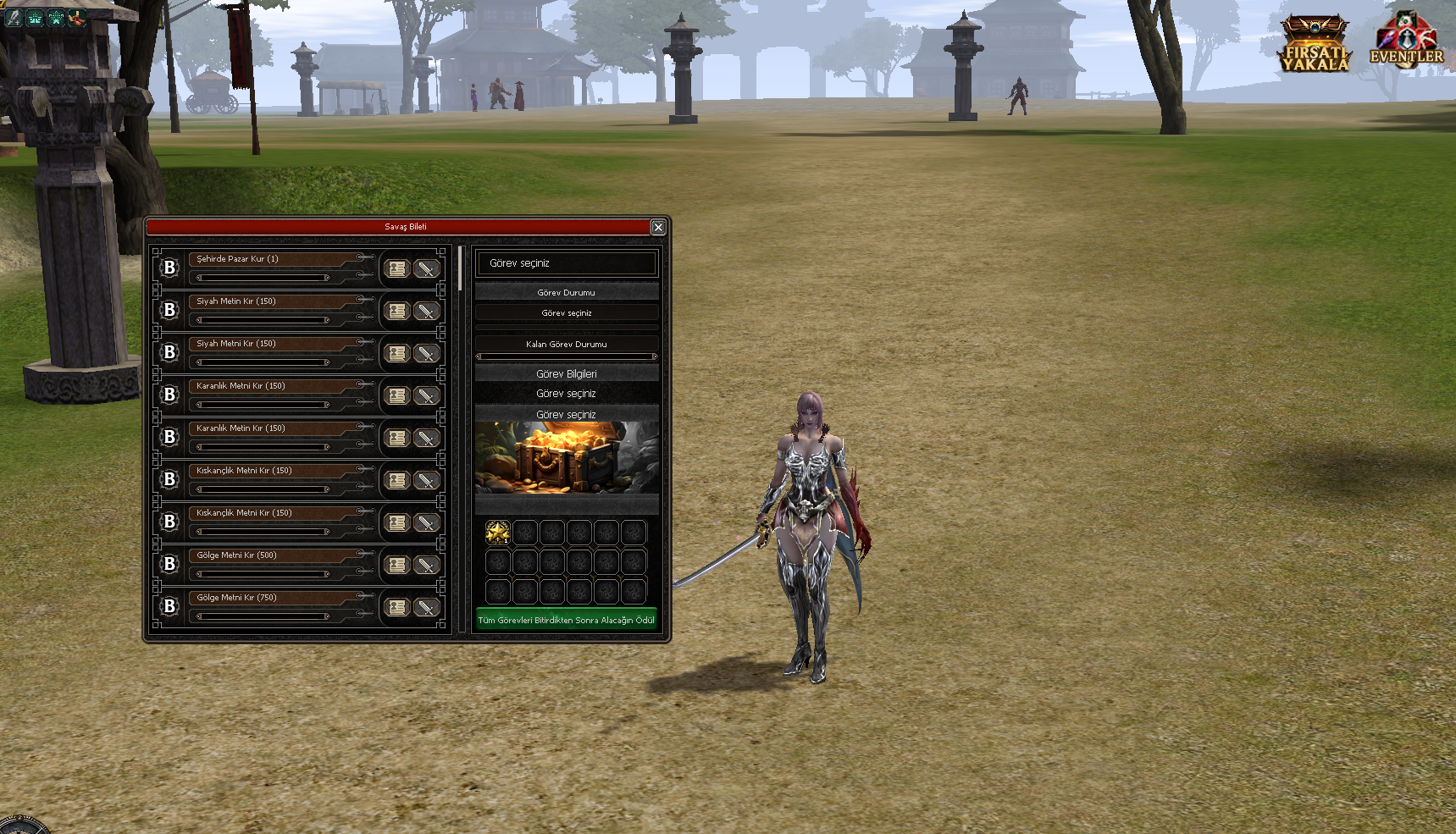
Task: Close the Savaş Bileti window
Action: click(x=658, y=227)
